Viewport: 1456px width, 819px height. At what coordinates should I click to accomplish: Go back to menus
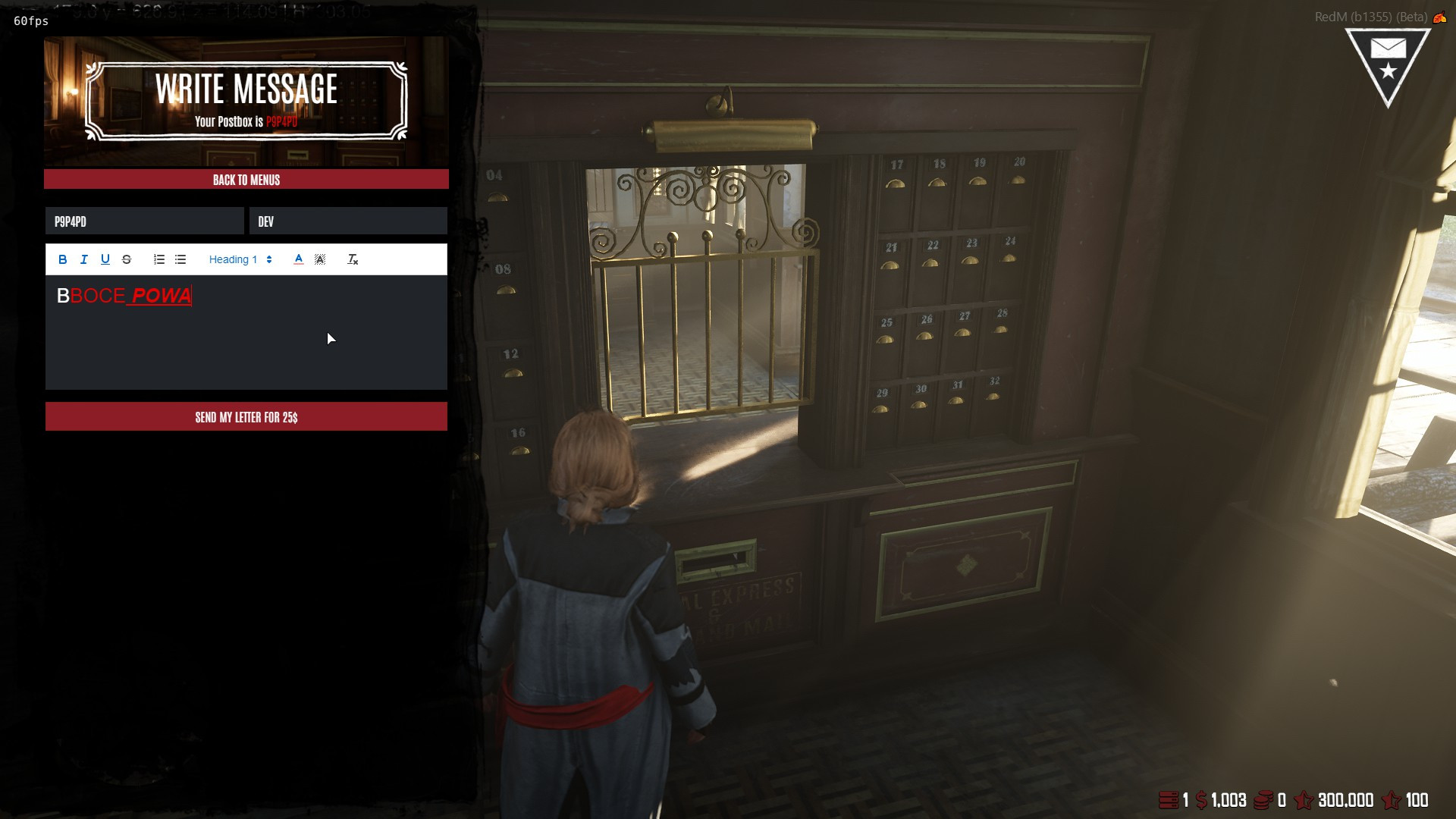point(246,180)
